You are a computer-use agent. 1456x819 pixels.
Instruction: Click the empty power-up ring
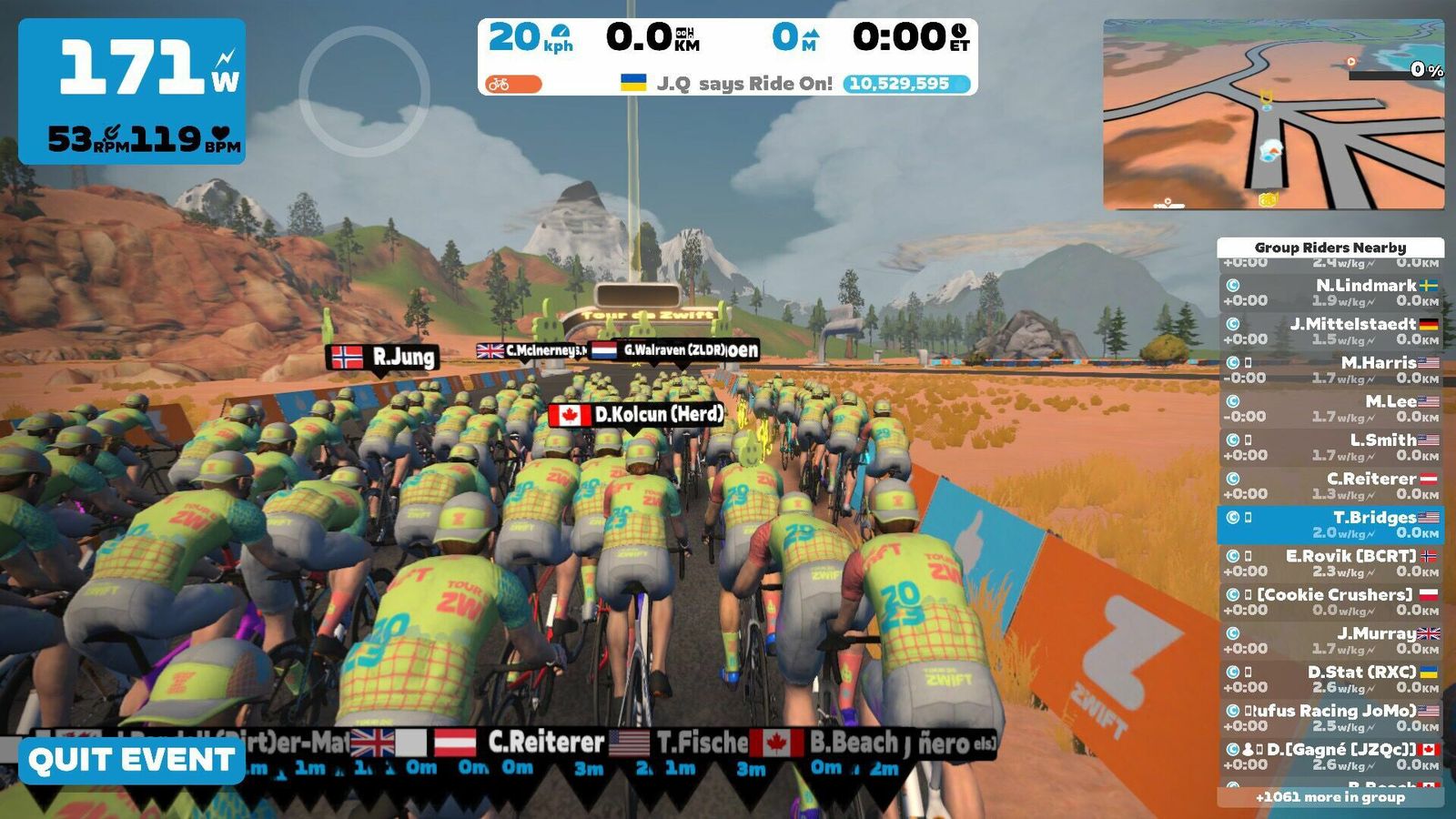364,91
